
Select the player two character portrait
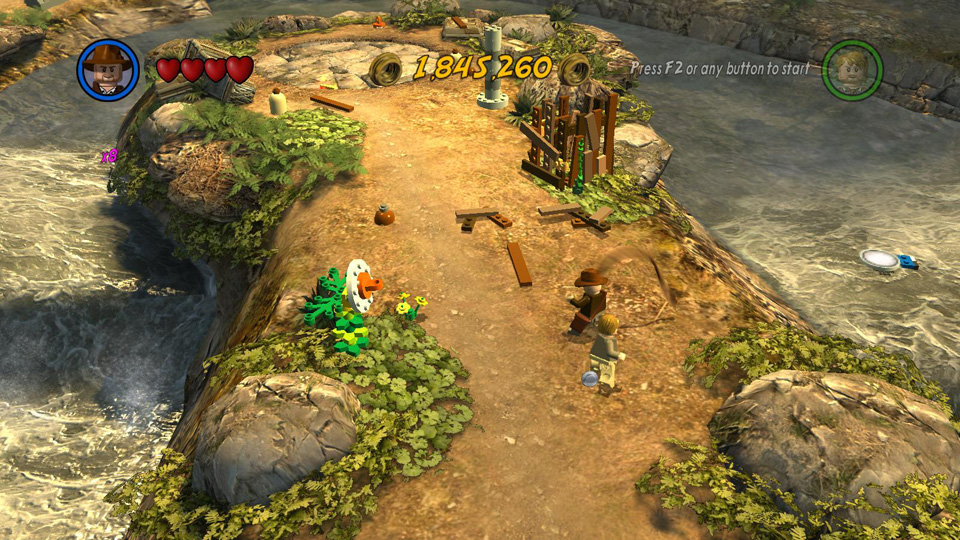[x=852, y=69]
